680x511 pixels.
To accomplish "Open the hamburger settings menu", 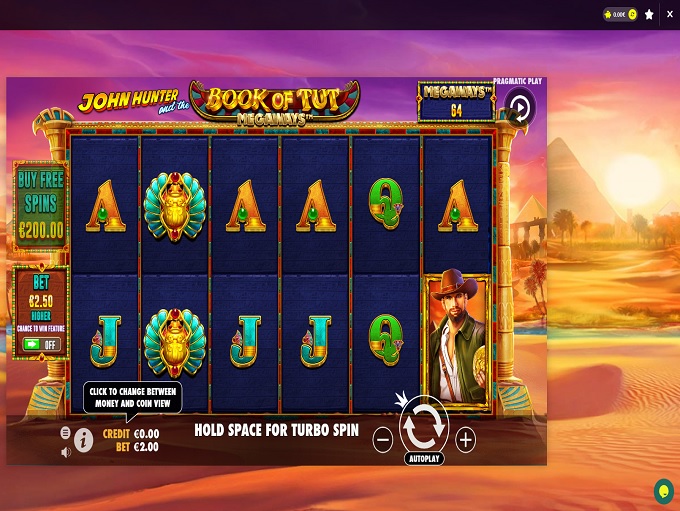I will click(66, 433).
